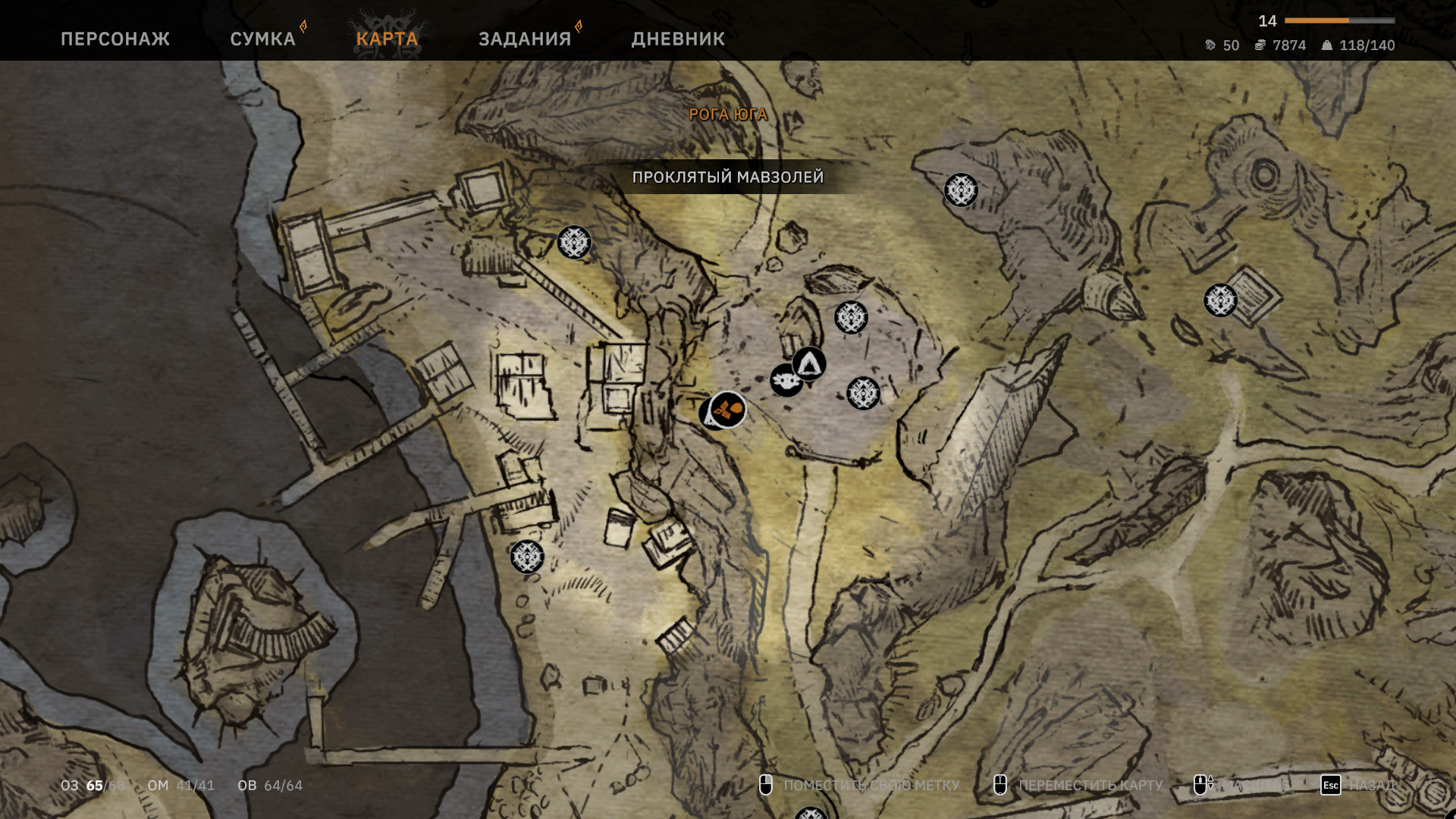Open the ЗАДАНИЯ quests tab
Screen dimensions: 1456x819
point(525,39)
